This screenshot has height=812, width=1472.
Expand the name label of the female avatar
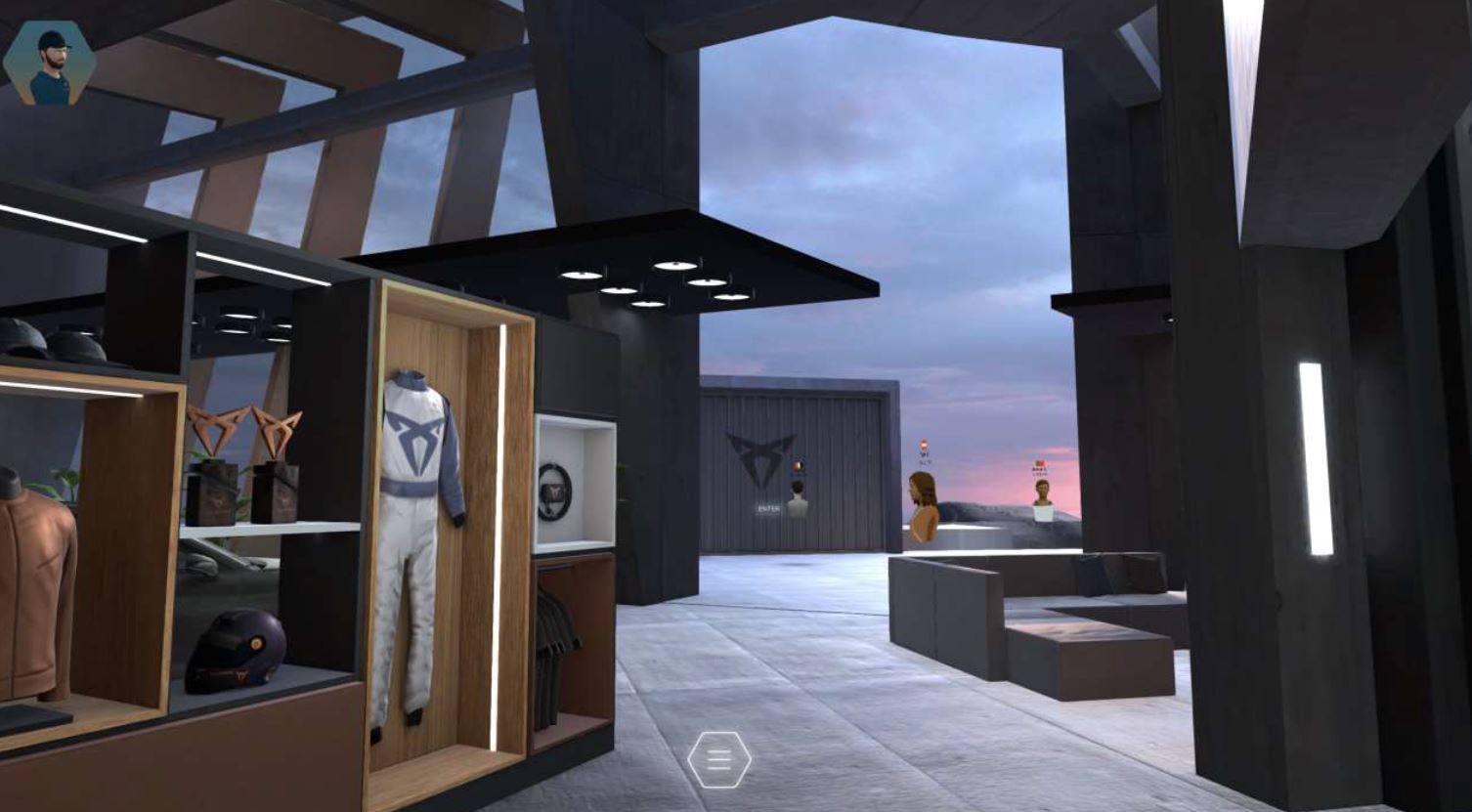pyautogui.click(x=923, y=459)
